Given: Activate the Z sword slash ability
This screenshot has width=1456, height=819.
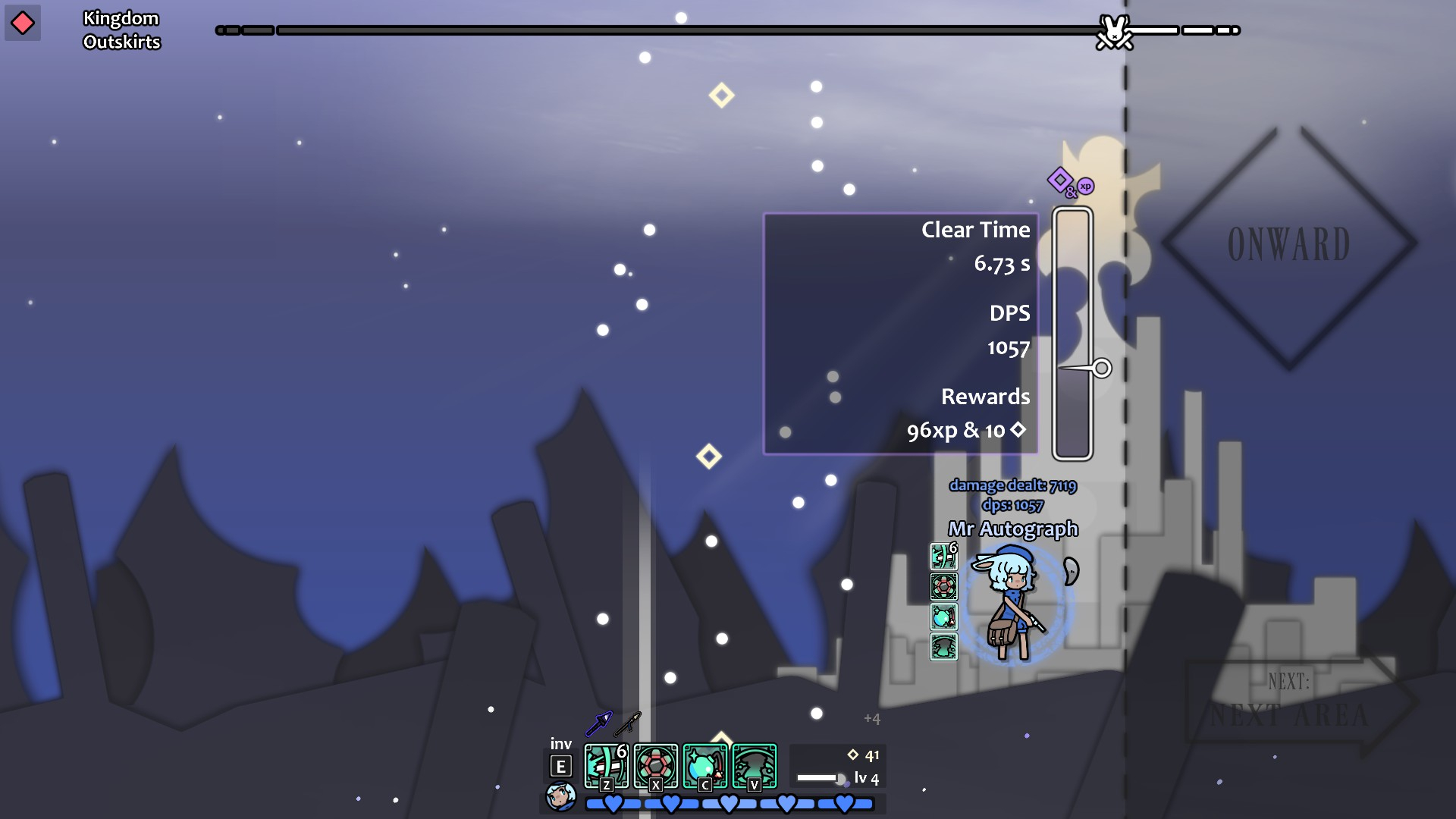Looking at the screenshot, I should [606, 766].
